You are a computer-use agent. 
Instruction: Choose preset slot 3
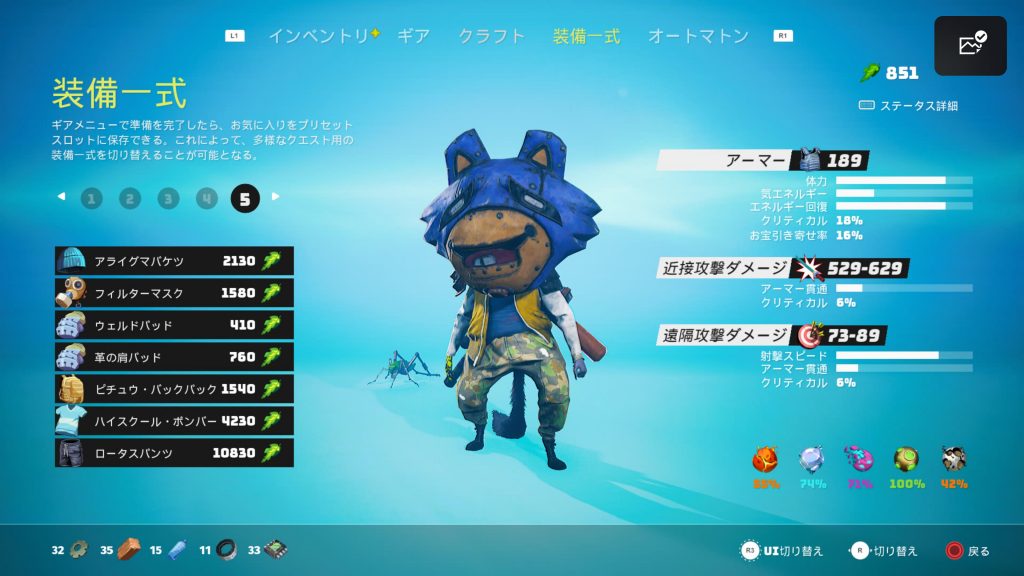click(x=168, y=198)
